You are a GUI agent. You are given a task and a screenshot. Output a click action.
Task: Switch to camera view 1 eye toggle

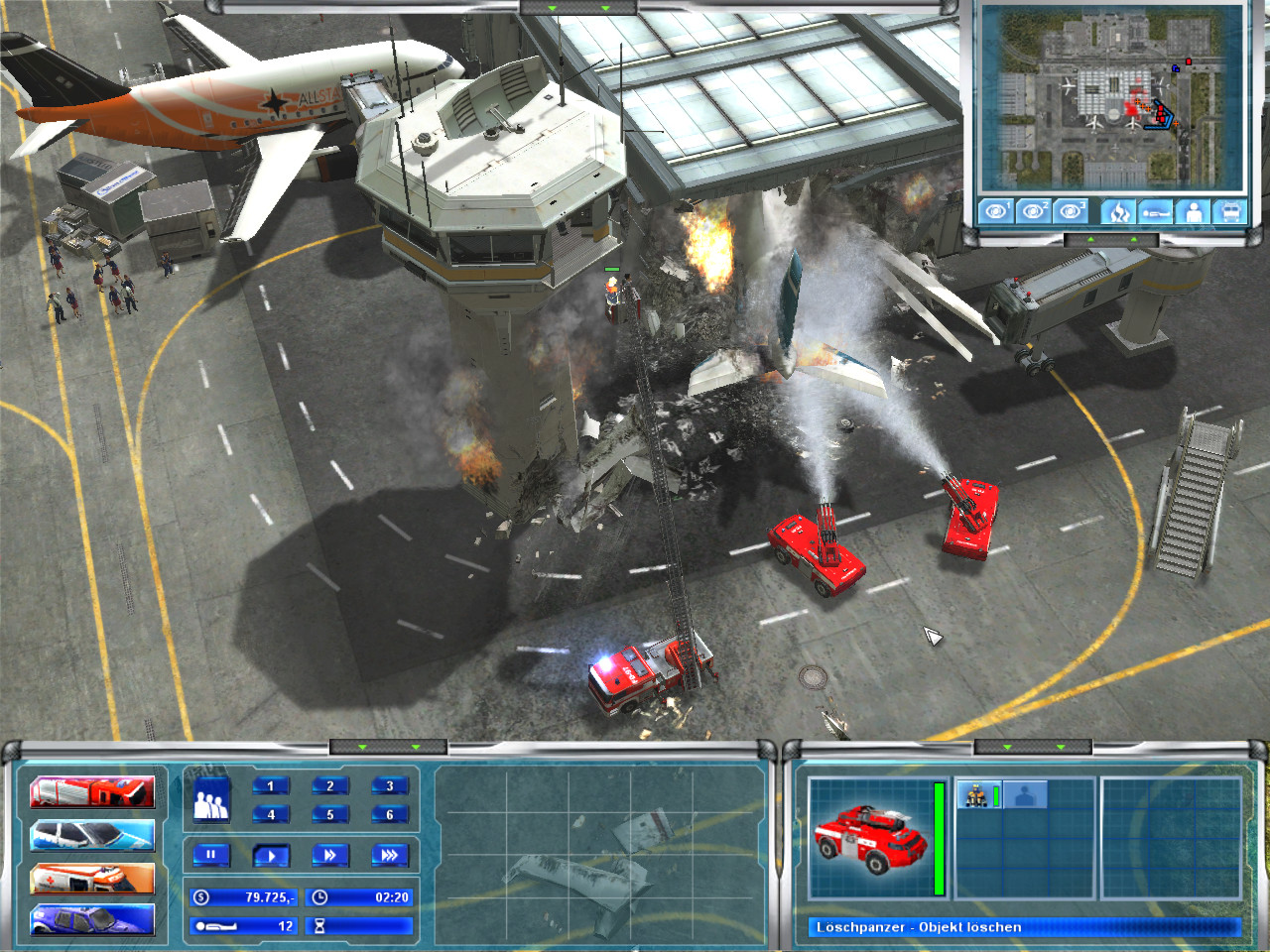pos(995,211)
